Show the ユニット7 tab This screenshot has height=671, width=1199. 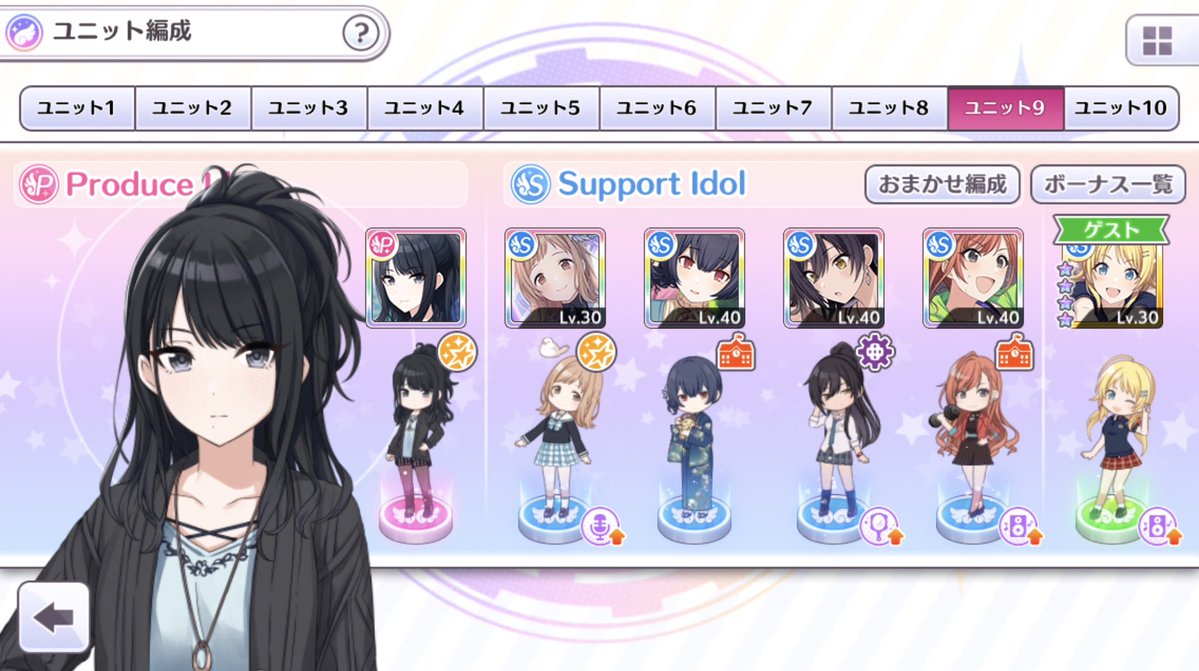click(773, 108)
